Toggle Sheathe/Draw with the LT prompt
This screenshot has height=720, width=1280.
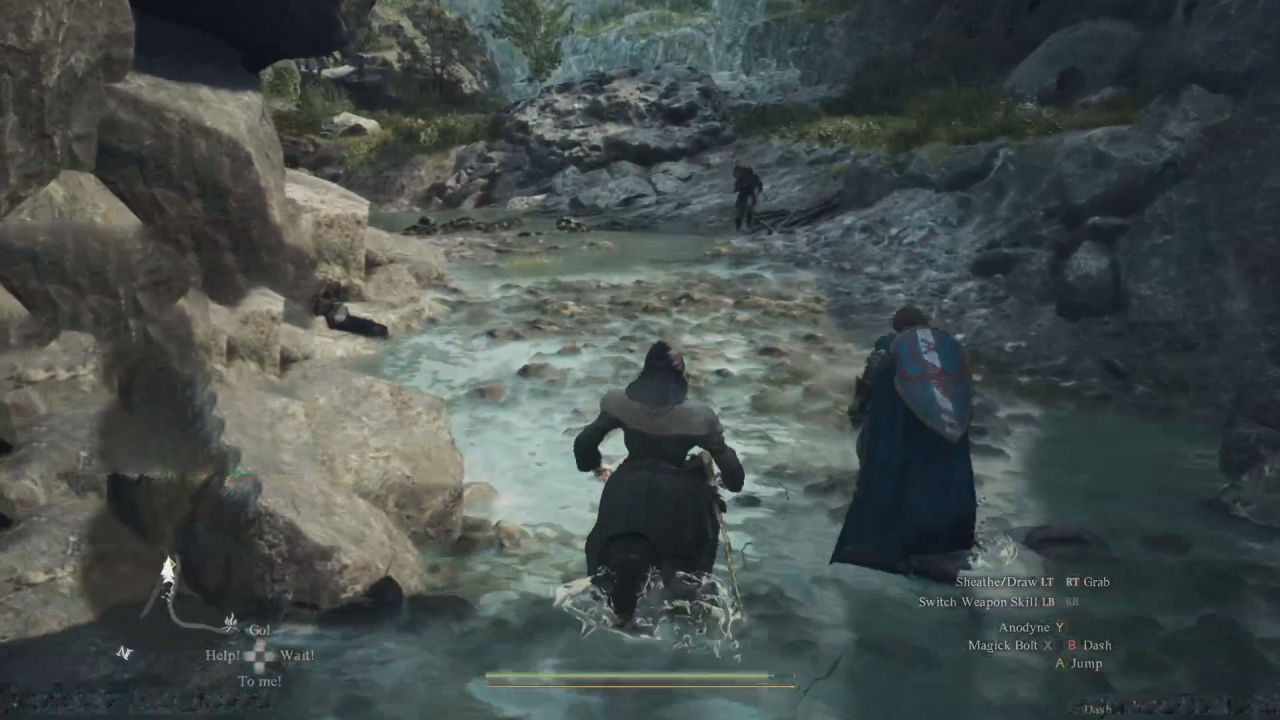pyautogui.click(x=1045, y=581)
